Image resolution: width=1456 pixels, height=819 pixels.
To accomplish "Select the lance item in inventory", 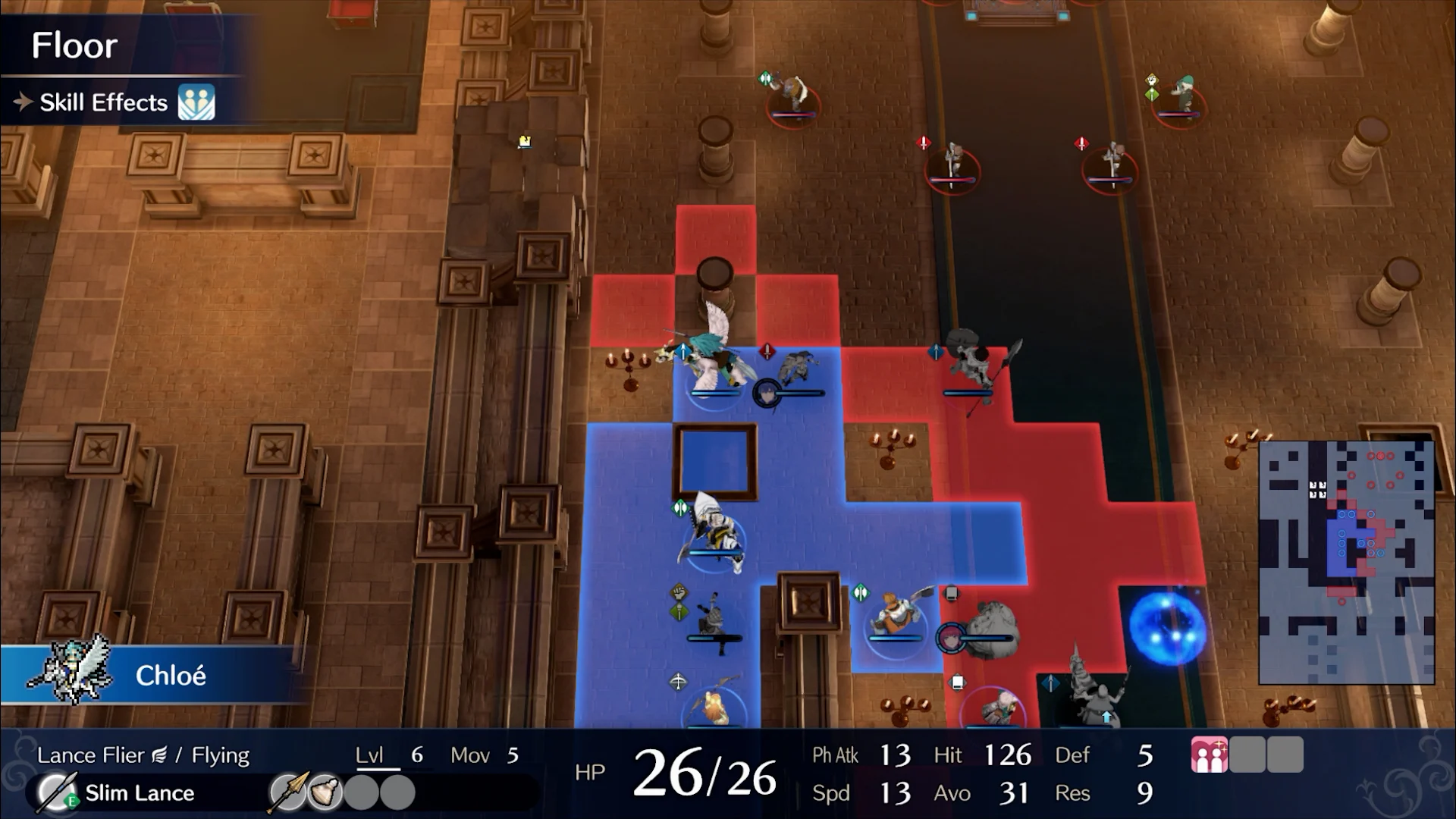I will pos(288,793).
